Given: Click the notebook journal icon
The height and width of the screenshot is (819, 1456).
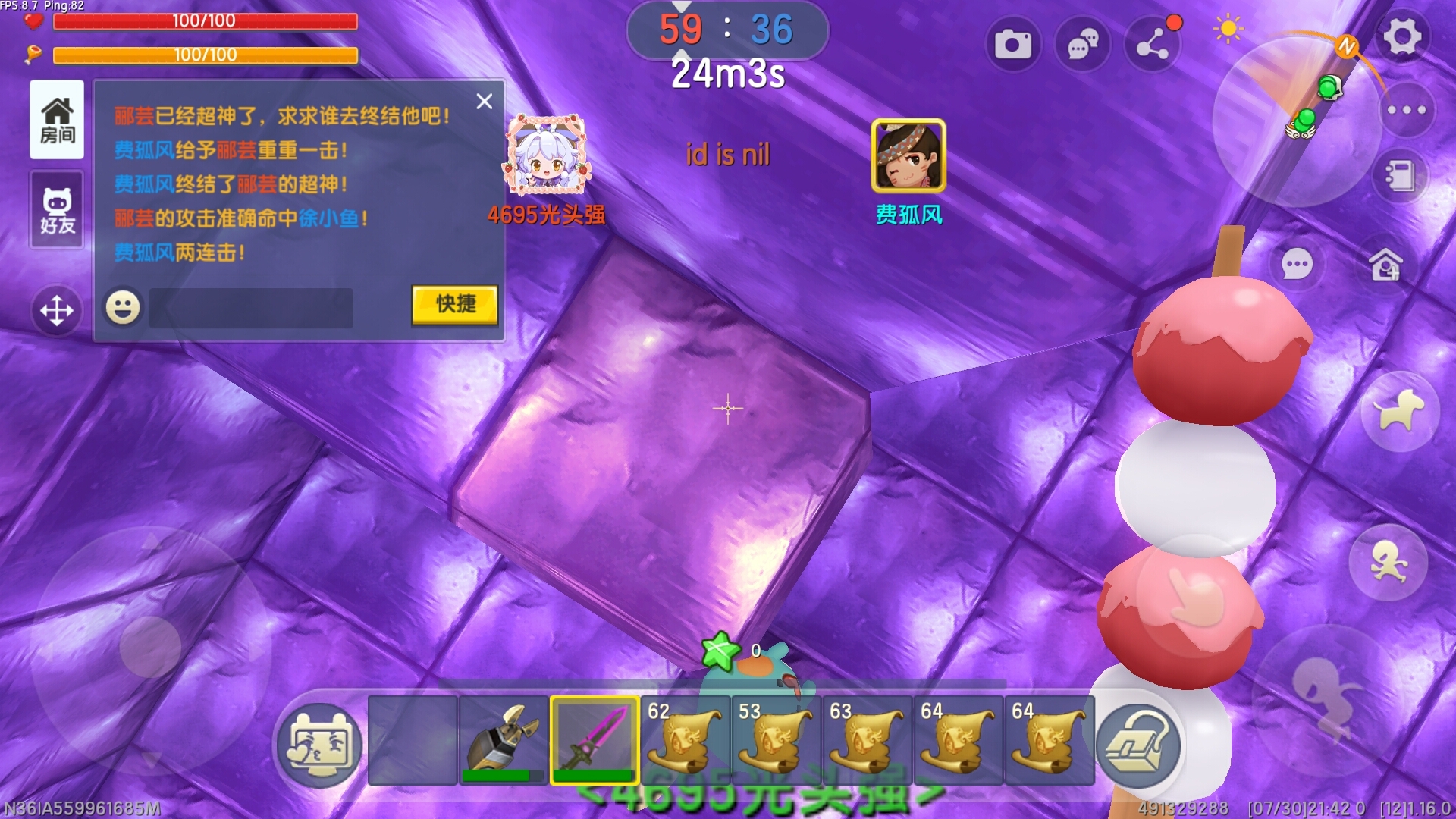Looking at the screenshot, I should point(1400,177).
